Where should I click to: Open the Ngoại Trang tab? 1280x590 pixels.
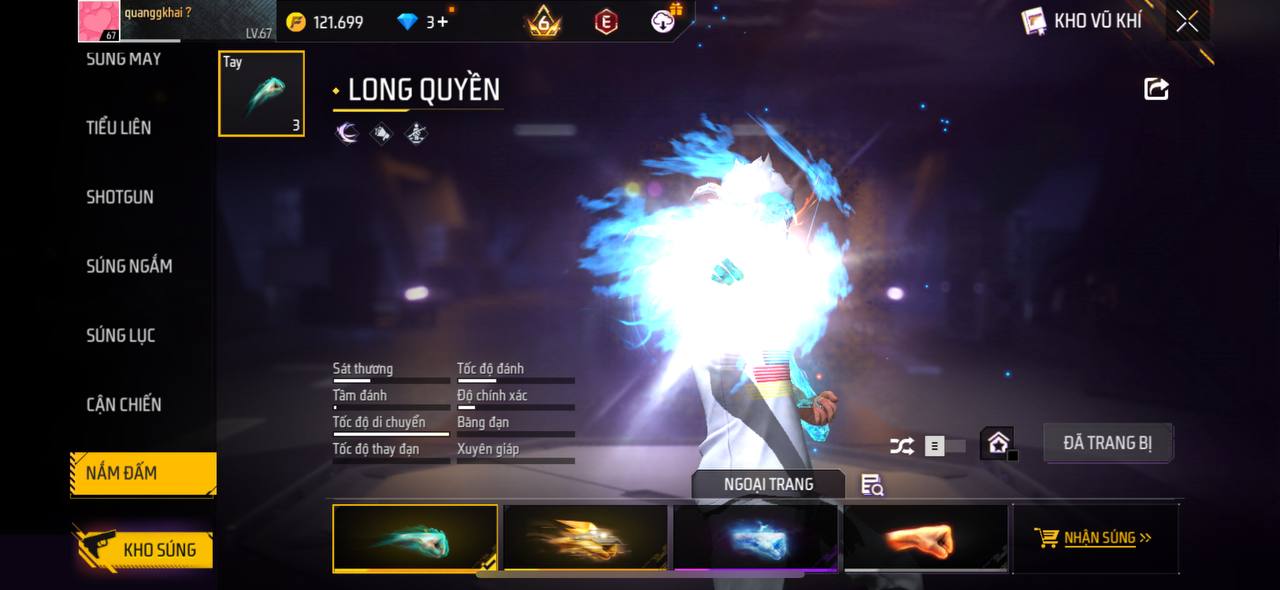(768, 484)
